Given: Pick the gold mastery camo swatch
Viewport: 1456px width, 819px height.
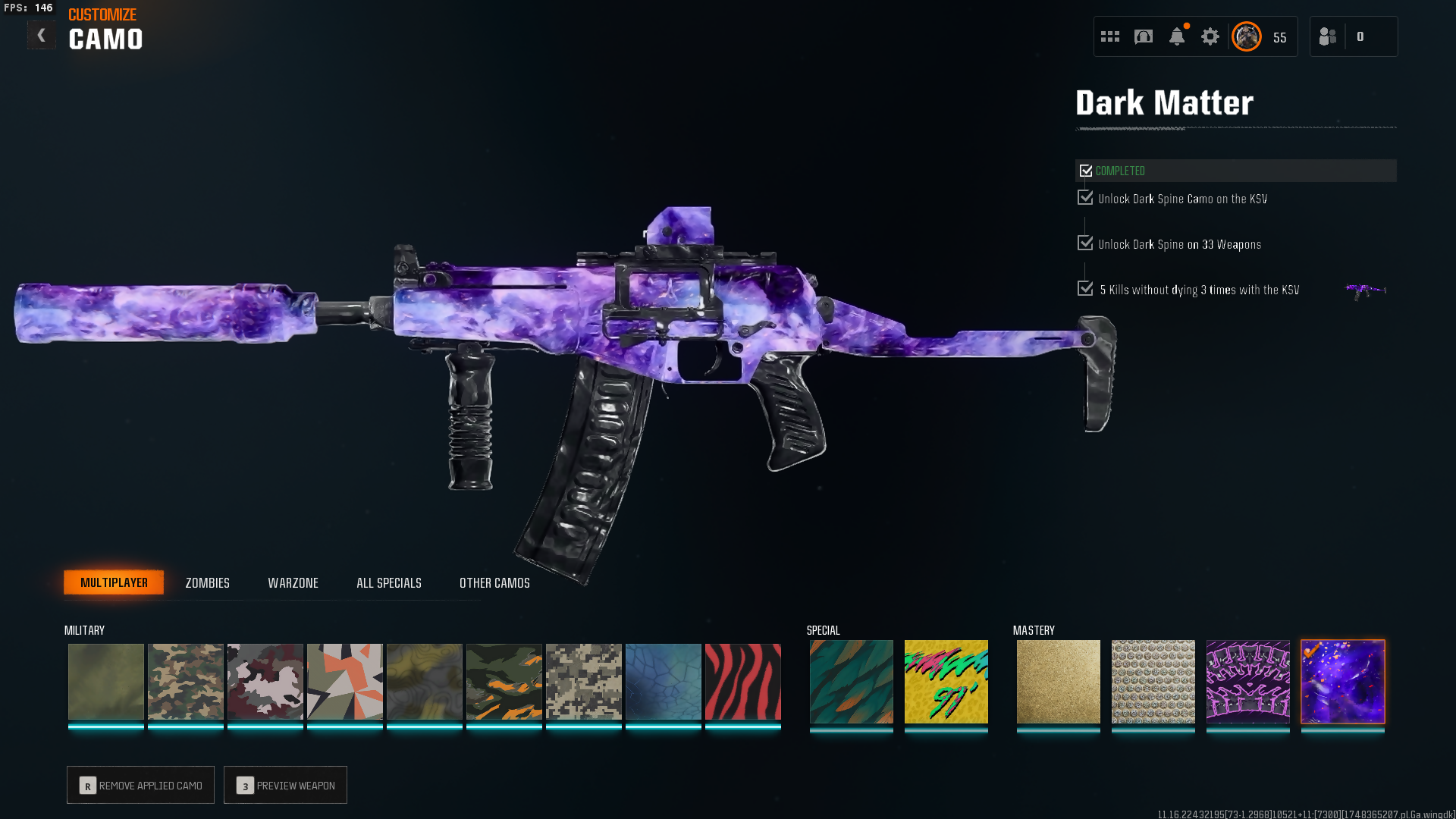Looking at the screenshot, I should (1058, 681).
